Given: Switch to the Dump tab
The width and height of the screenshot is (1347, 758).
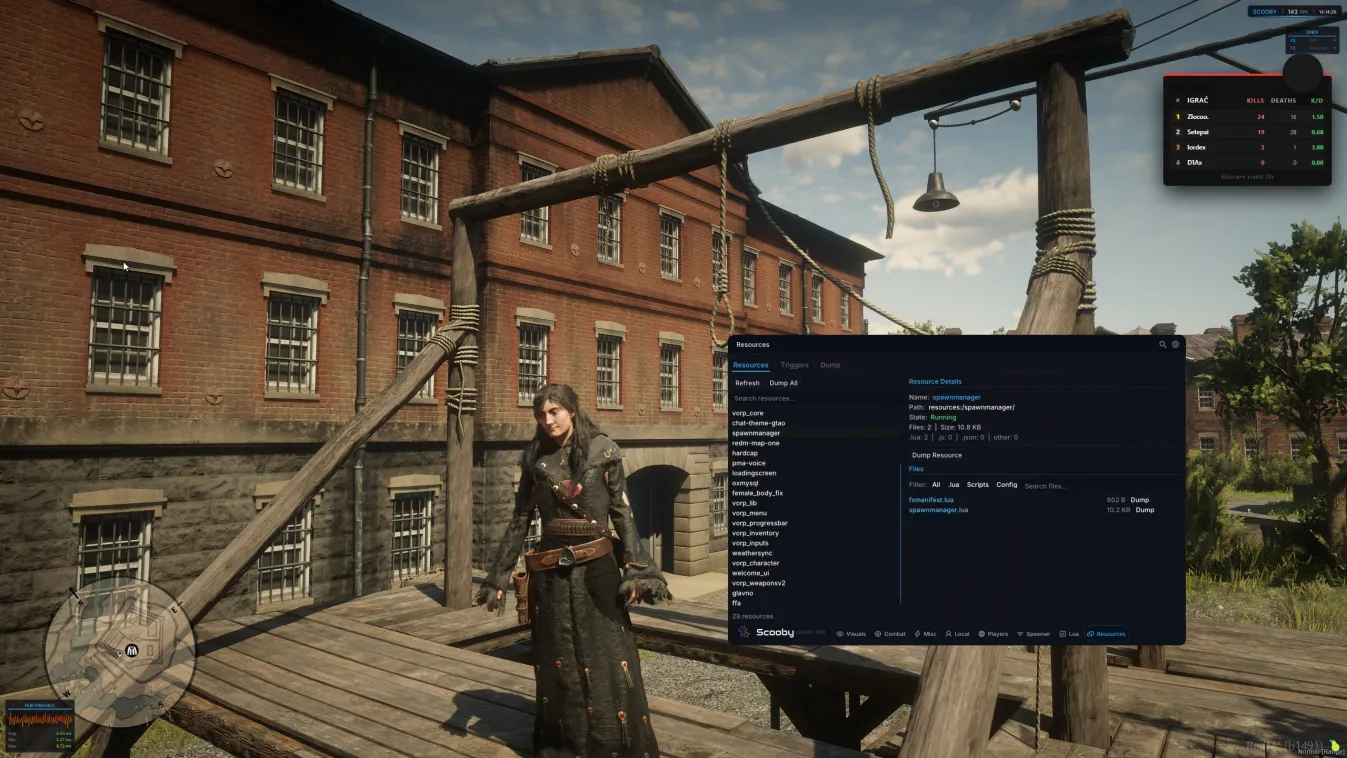Looking at the screenshot, I should point(830,364).
